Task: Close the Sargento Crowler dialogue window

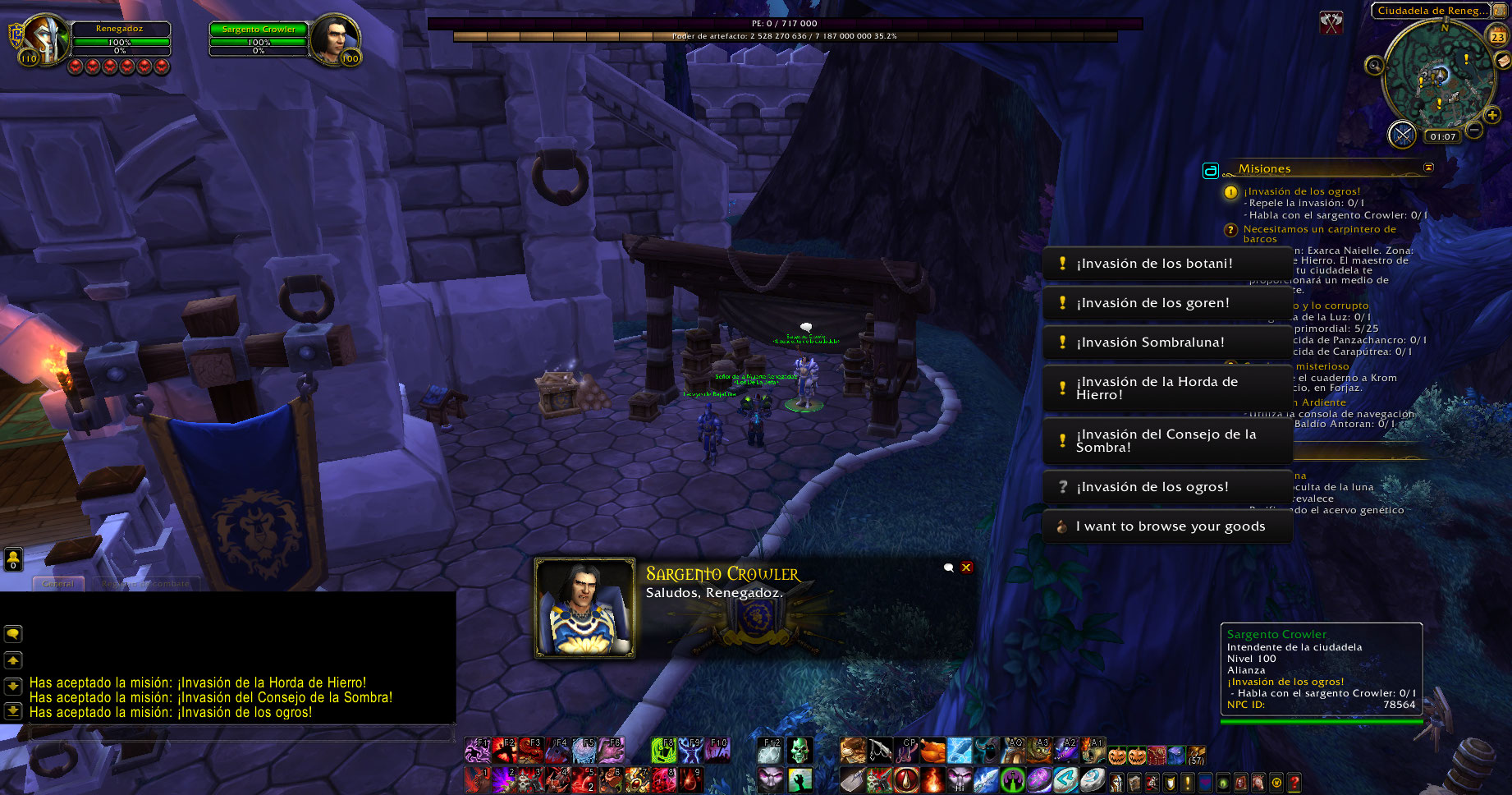Action: tap(967, 568)
